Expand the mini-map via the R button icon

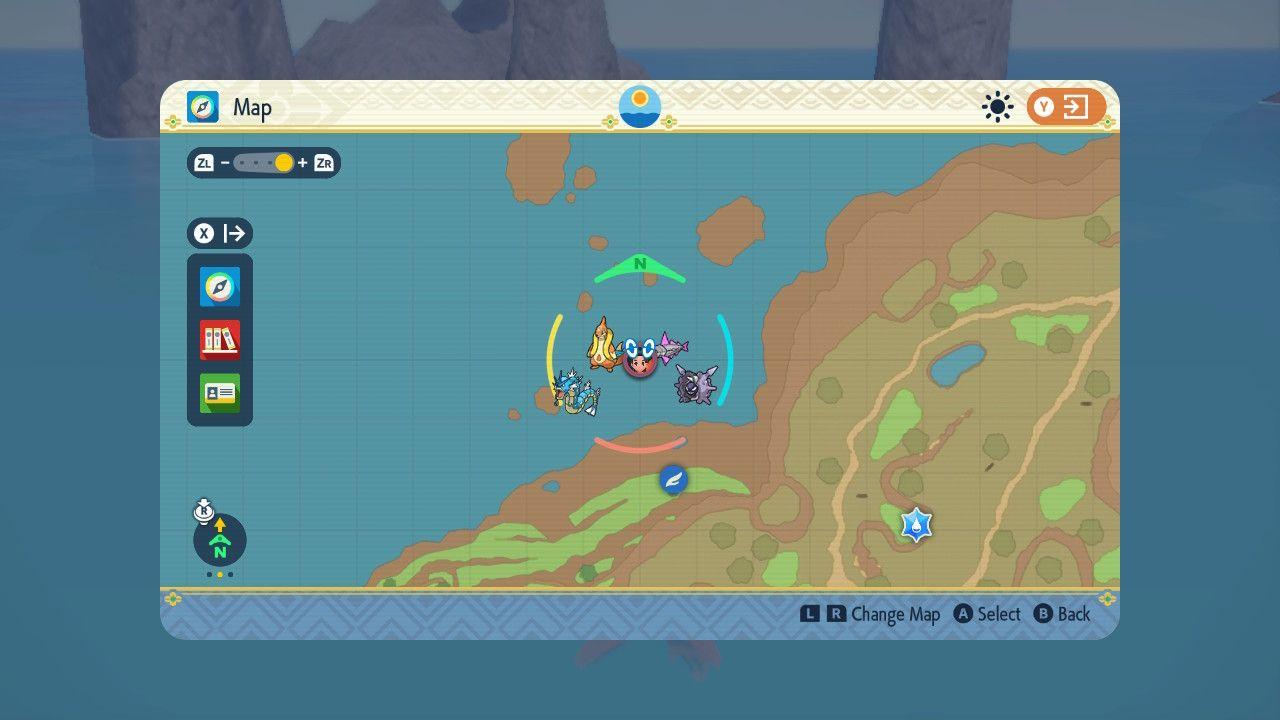(204, 510)
